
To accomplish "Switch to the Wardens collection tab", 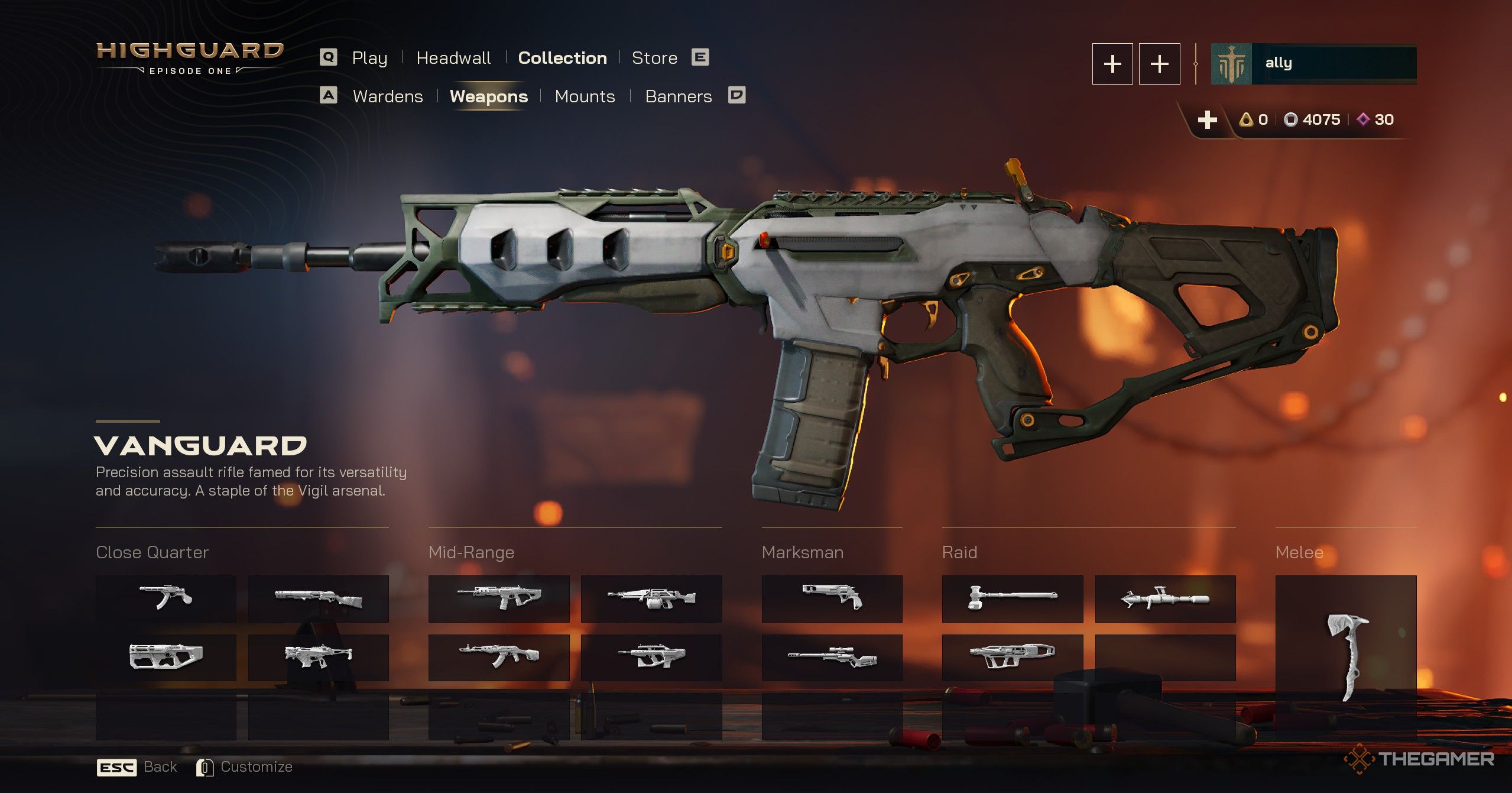I will [x=388, y=96].
